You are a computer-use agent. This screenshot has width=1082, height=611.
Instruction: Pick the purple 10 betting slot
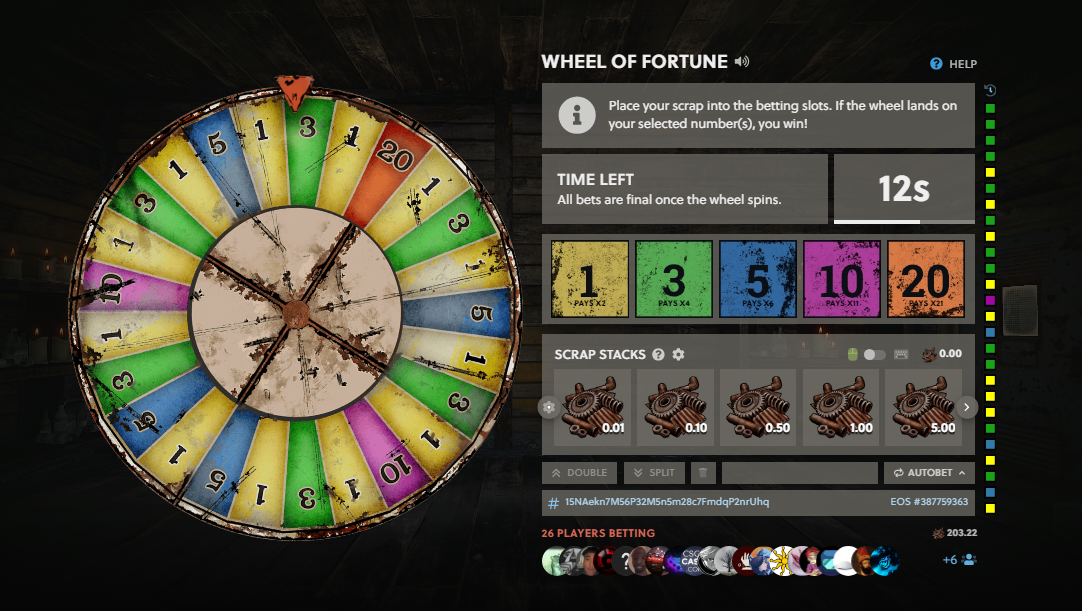[842, 279]
